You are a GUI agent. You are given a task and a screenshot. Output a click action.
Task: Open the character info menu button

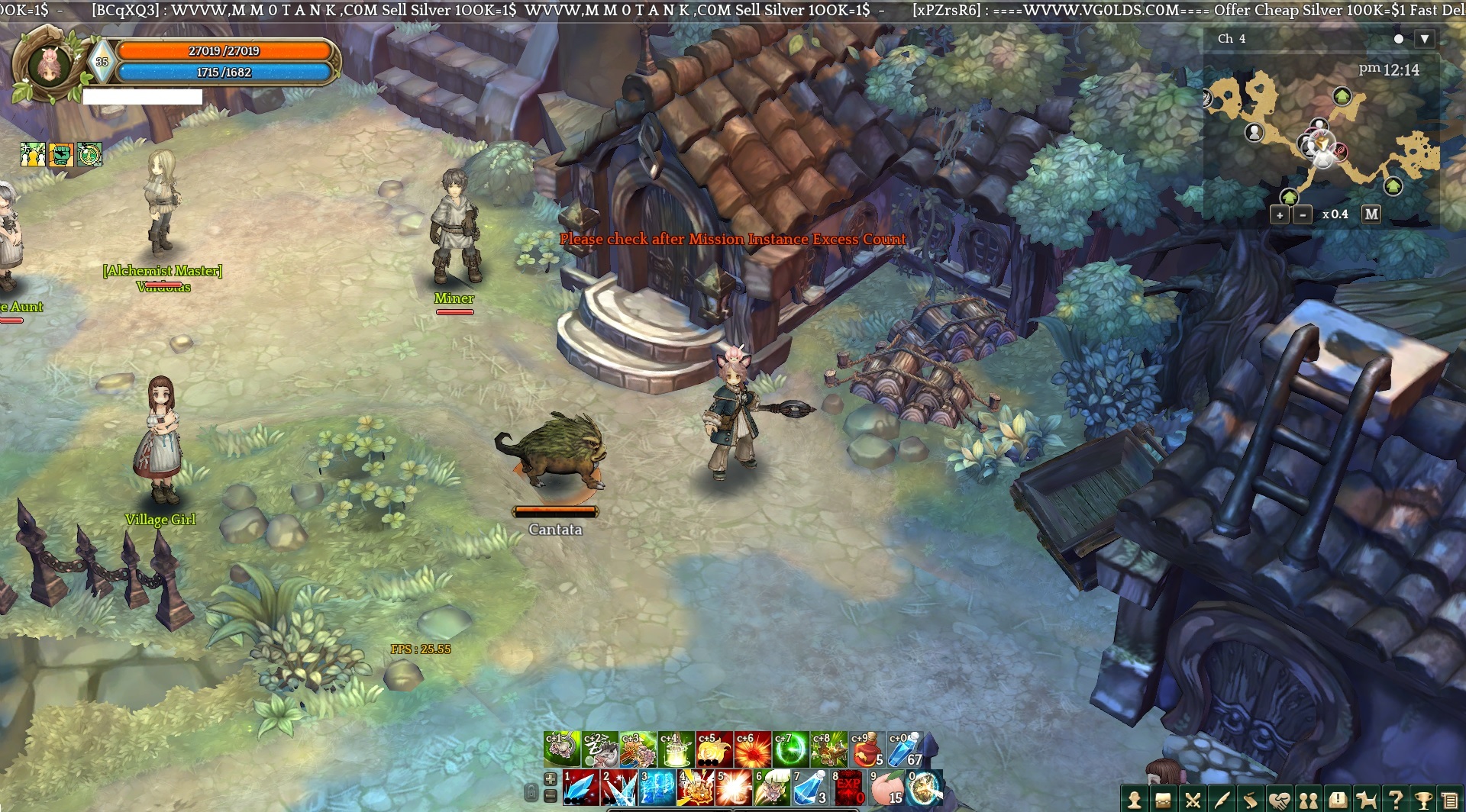pos(1135,799)
